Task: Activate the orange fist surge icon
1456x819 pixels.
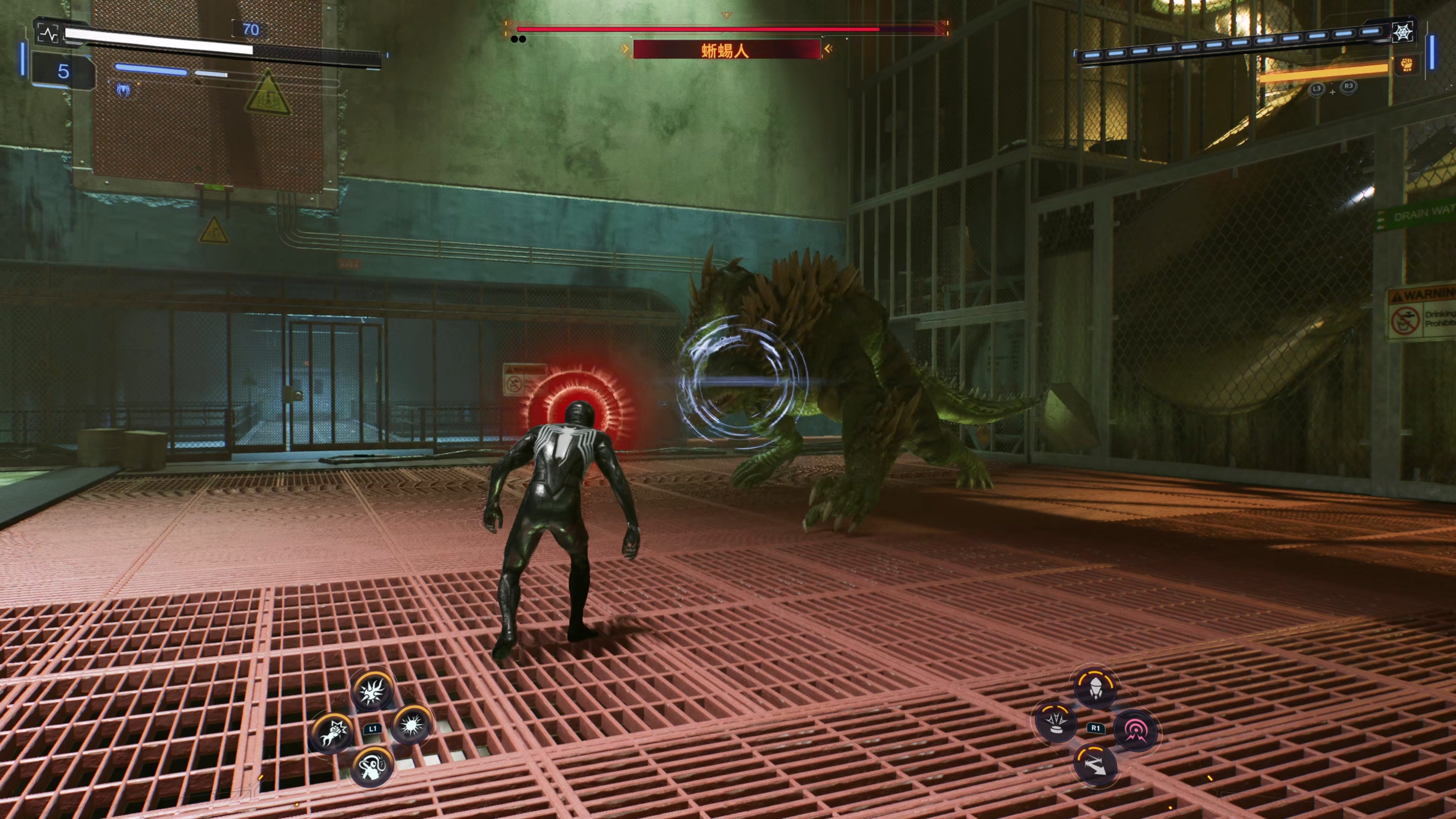Action: coord(1407,65)
